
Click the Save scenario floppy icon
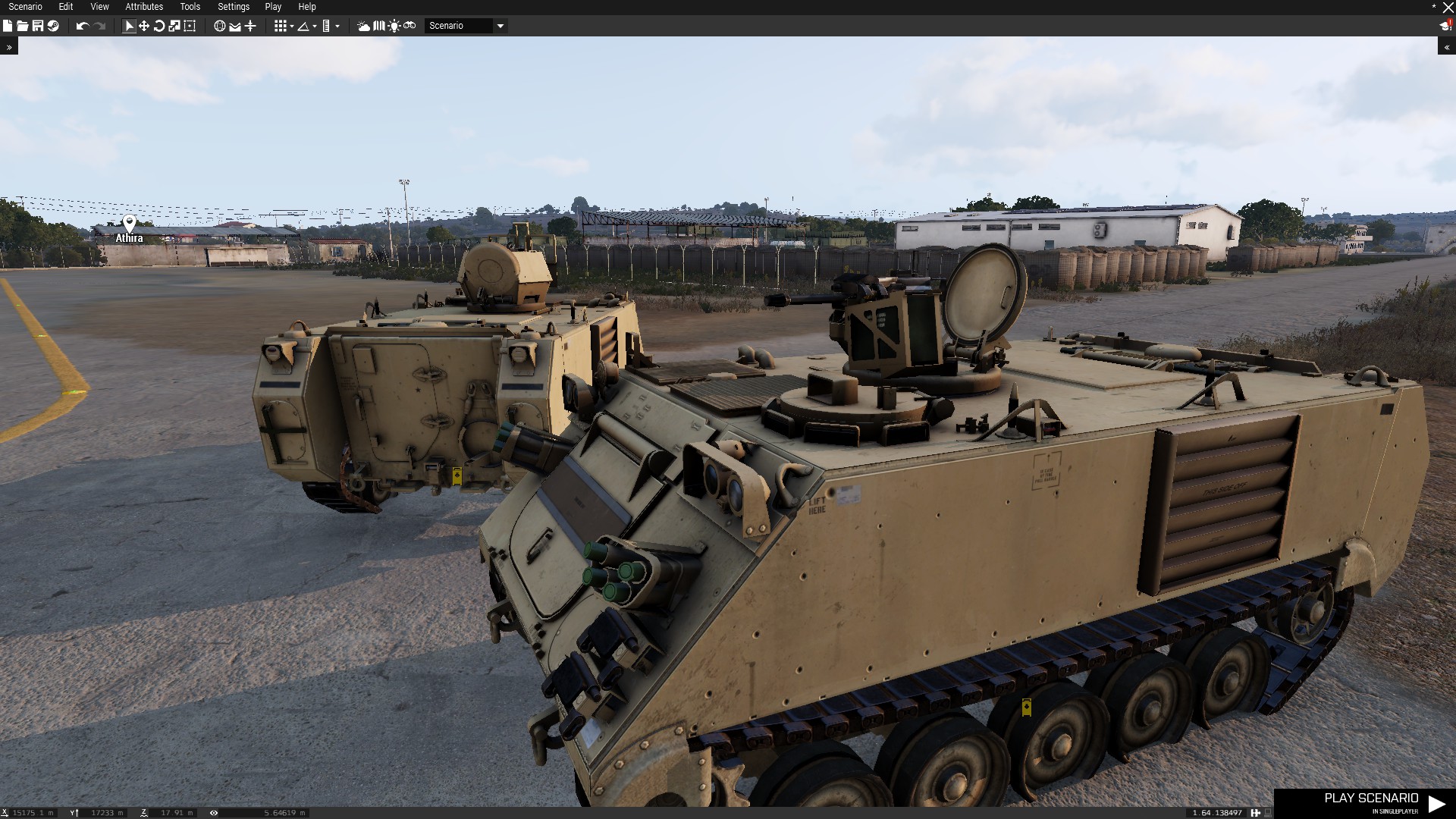pos(37,26)
